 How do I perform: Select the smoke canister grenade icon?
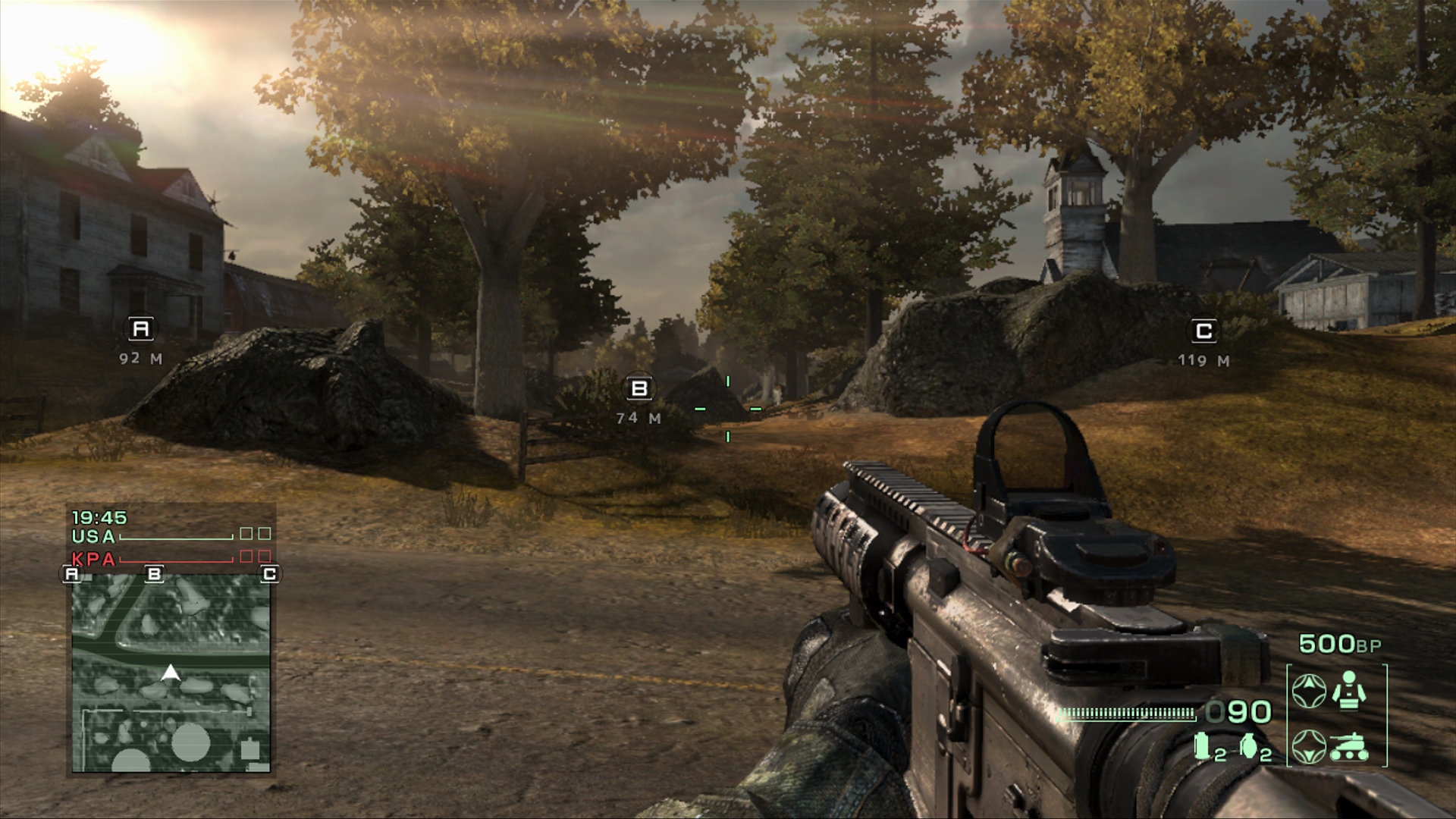pyautogui.click(x=1202, y=745)
